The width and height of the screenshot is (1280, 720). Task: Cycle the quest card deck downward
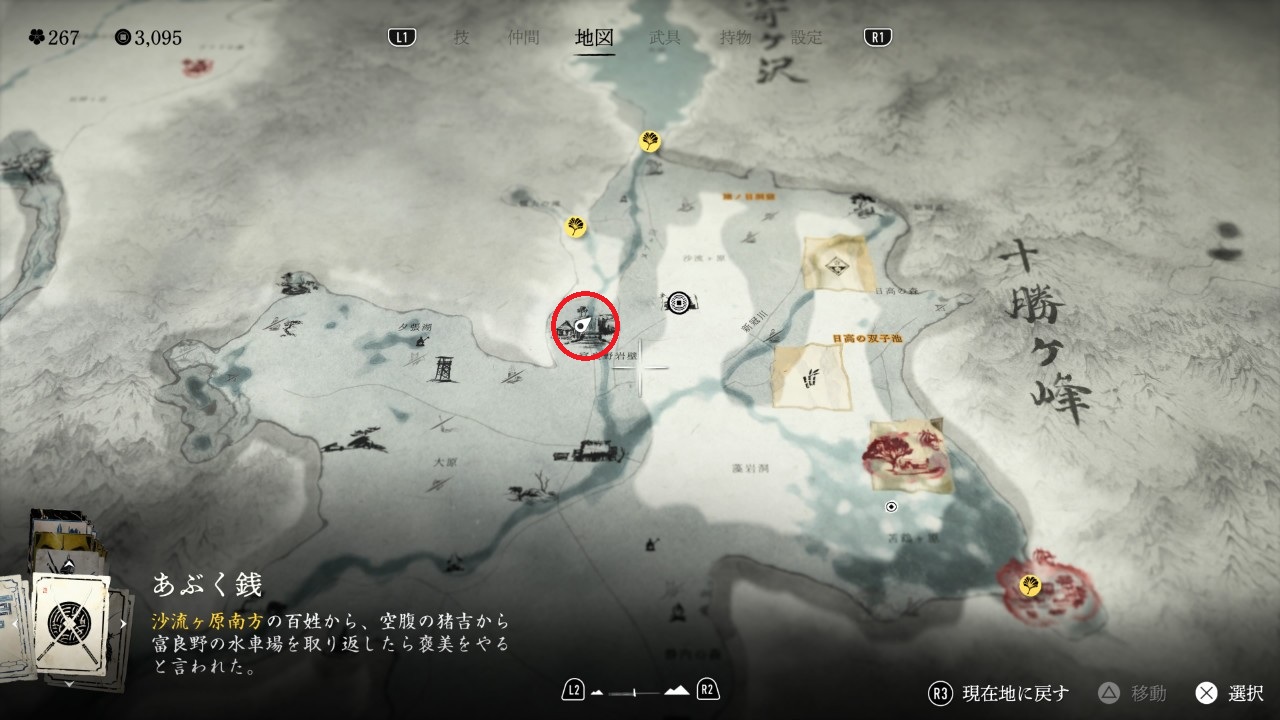click(70, 683)
